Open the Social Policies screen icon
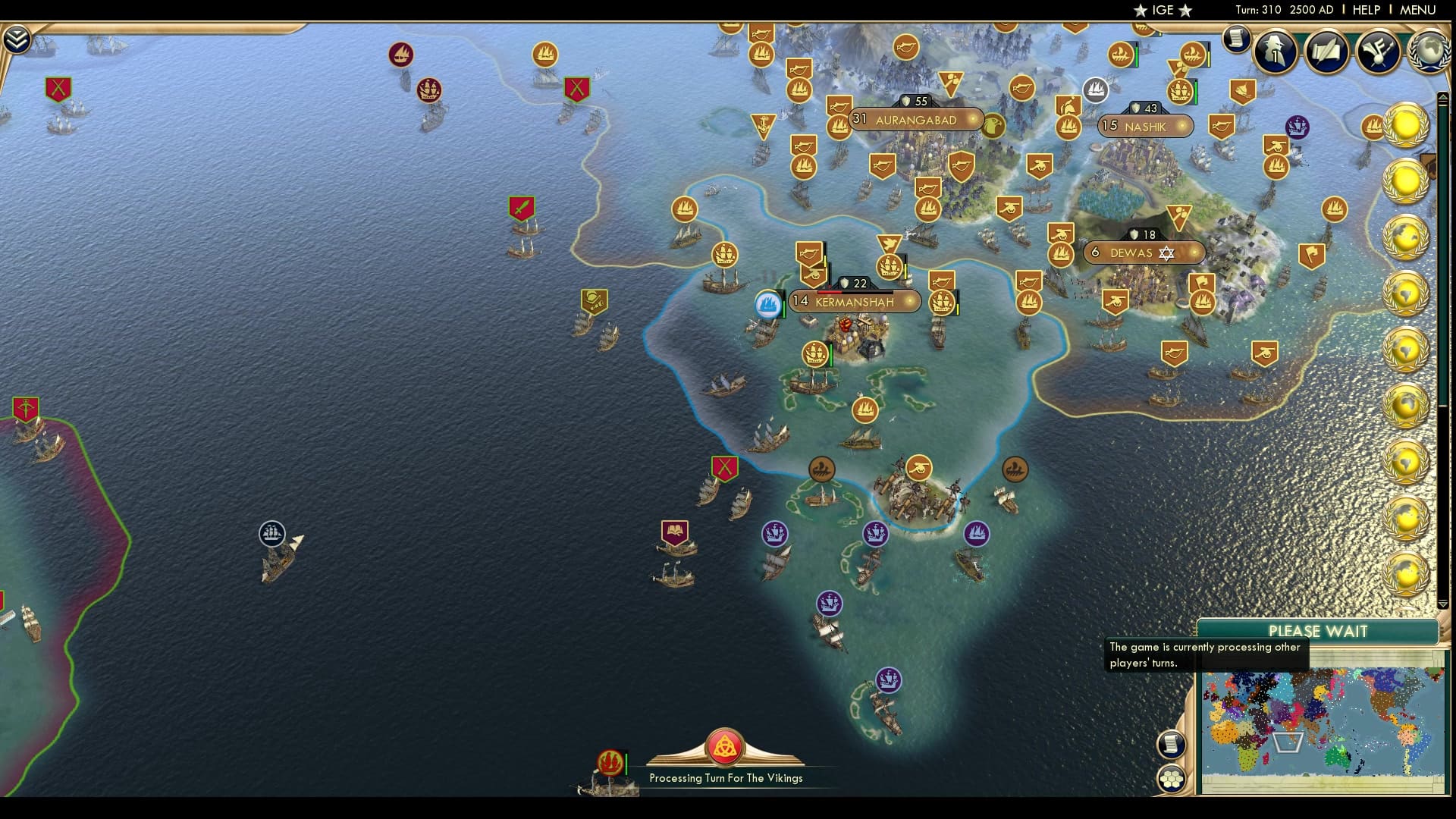The width and height of the screenshot is (1456, 819). click(1326, 52)
